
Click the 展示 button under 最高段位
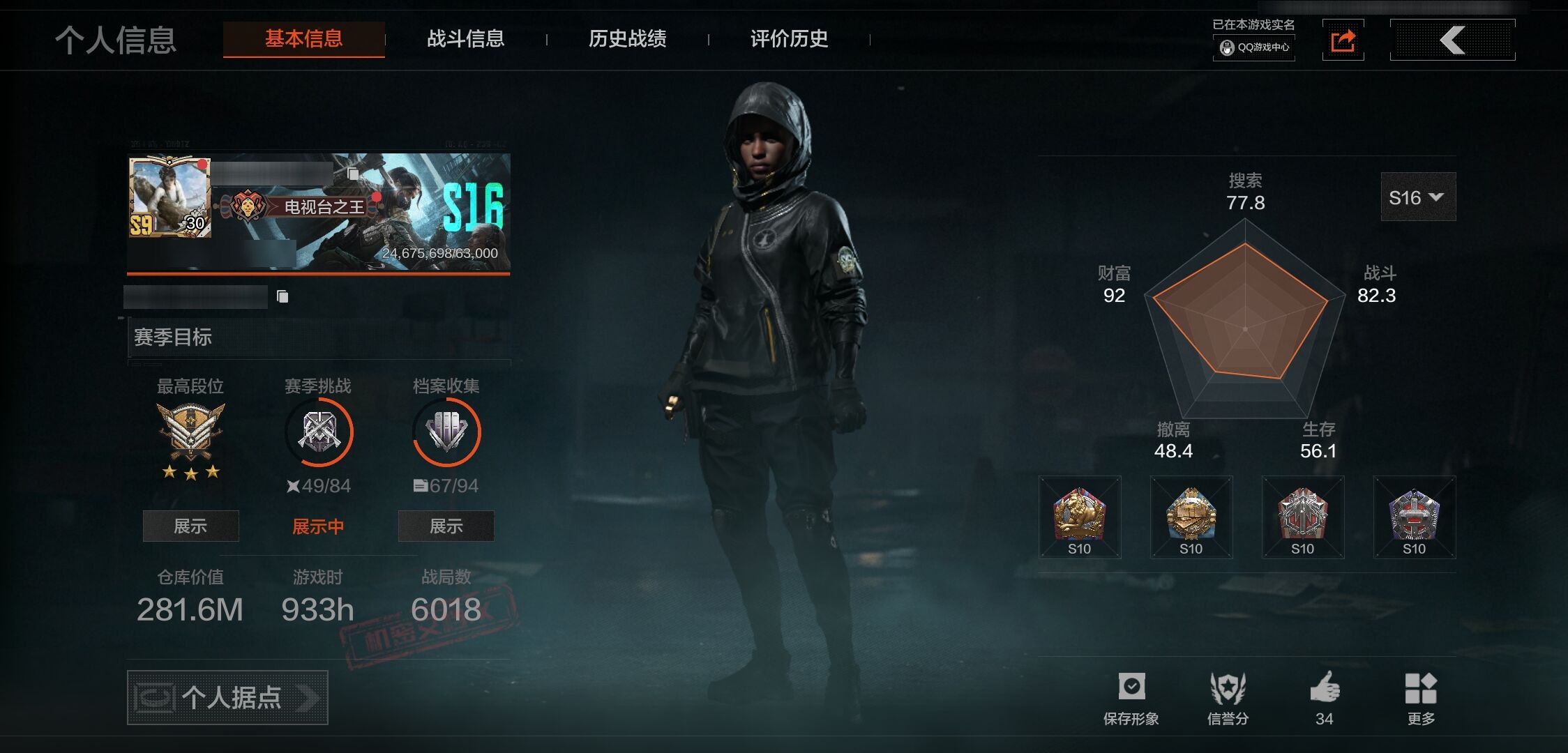coord(190,526)
